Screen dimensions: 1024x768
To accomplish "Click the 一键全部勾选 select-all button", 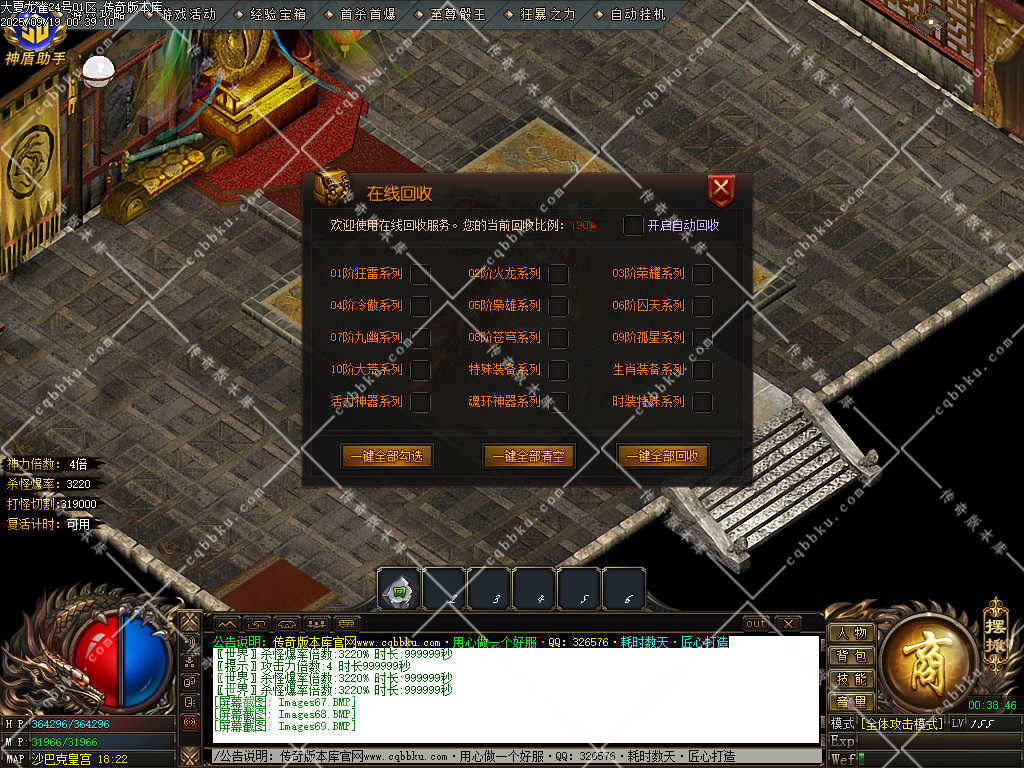I will [386, 456].
